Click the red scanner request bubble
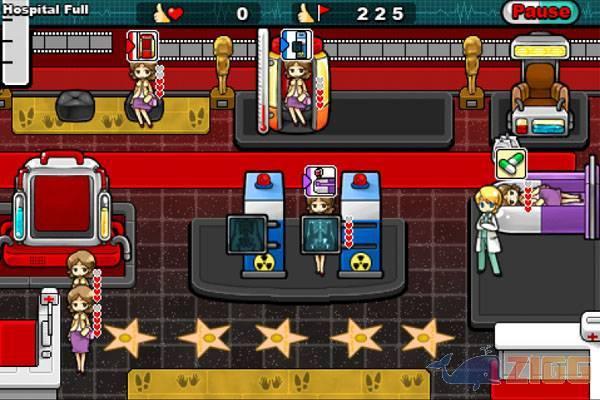The height and width of the screenshot is (400, 600). tap(142, 45)
